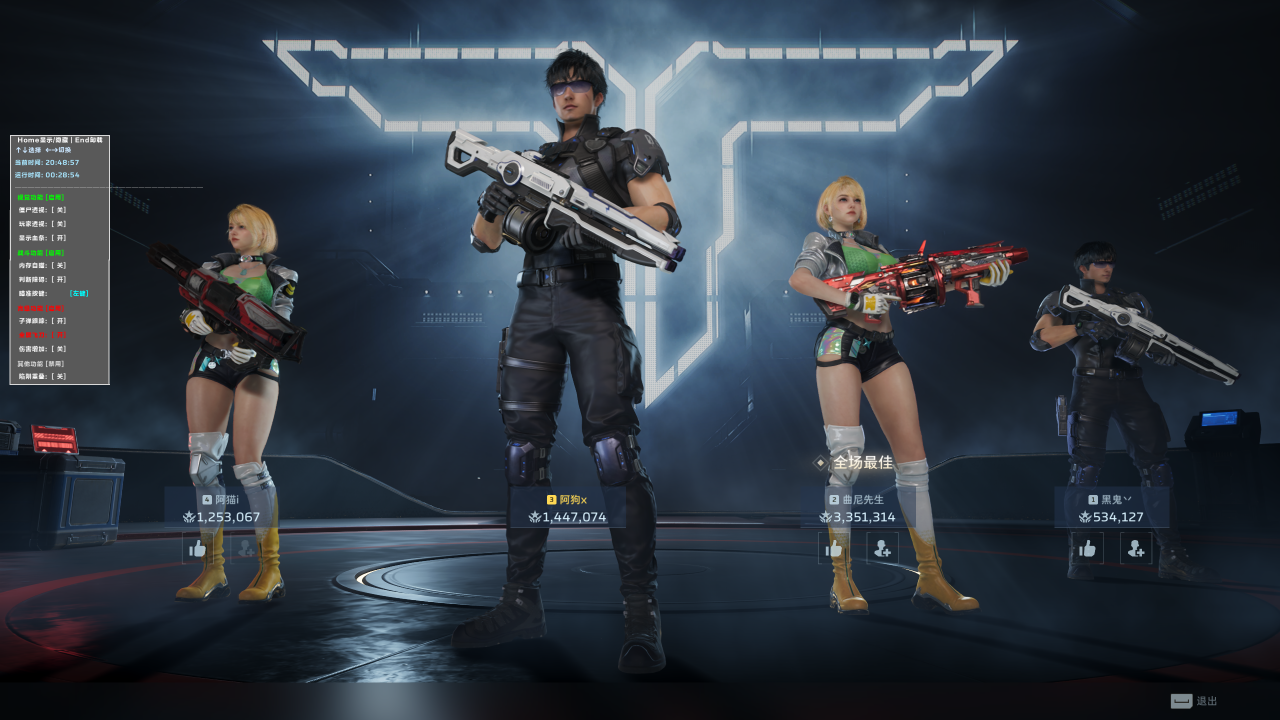
Task: Give a thumbs-up to player 阿猫i
Action: point(197,548)
